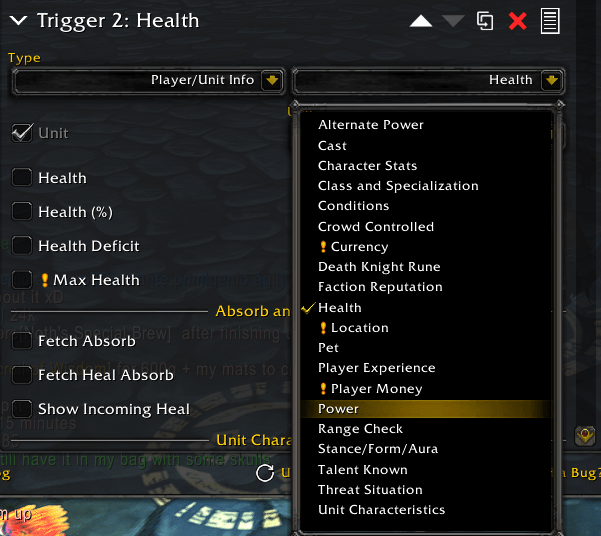This screenshot has width=601, height=536.
Task: Select Death Knight Rune option
Action: (379, 267)
